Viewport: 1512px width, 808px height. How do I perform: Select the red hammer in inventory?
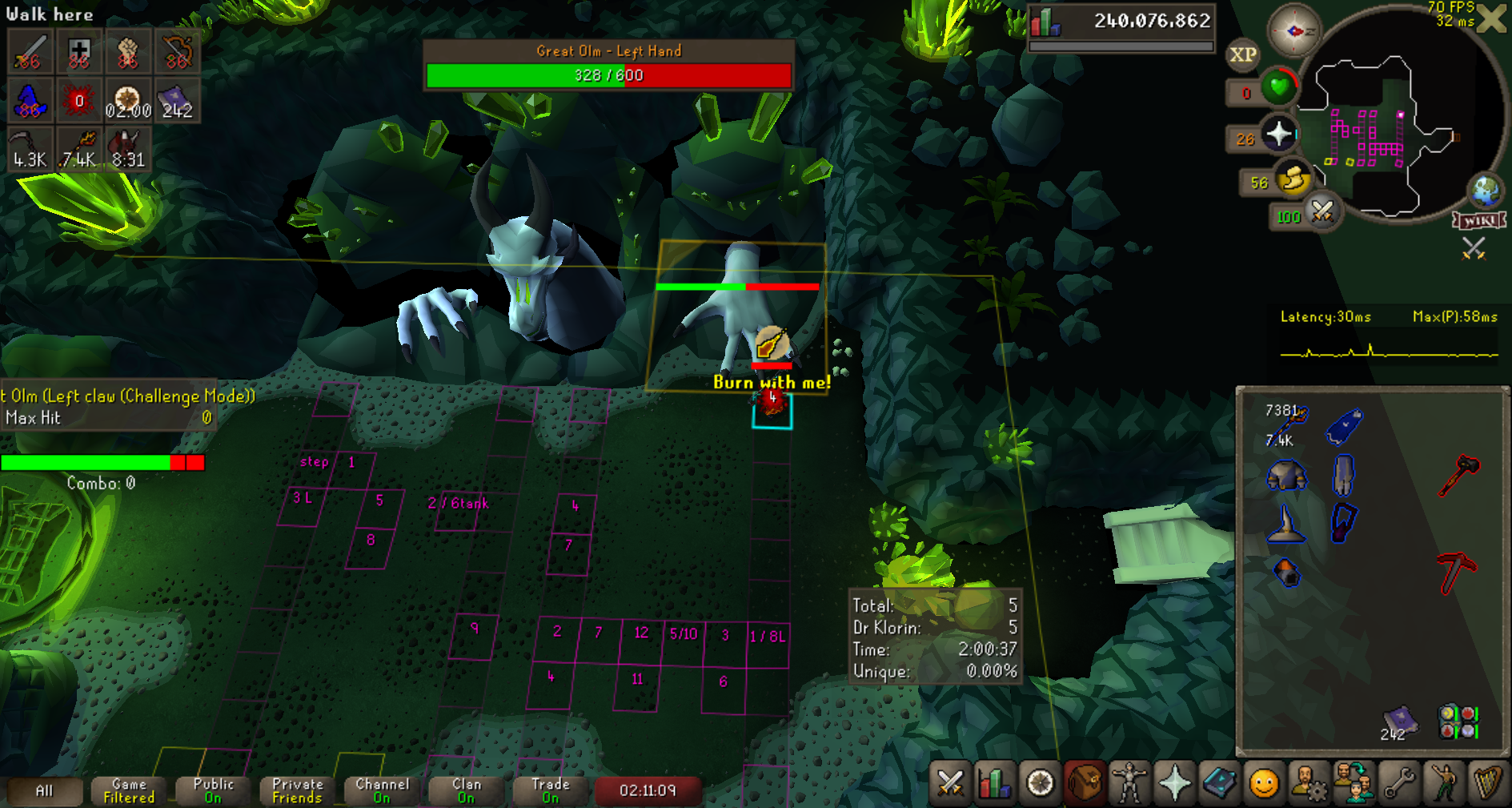(x=1458, y=476)
